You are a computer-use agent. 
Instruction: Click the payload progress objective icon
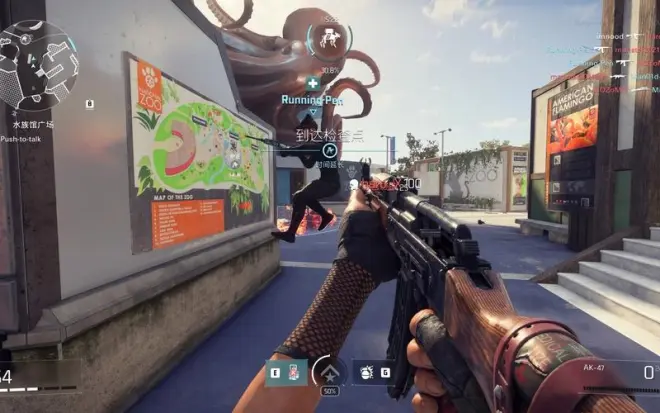tap(329, 38)
